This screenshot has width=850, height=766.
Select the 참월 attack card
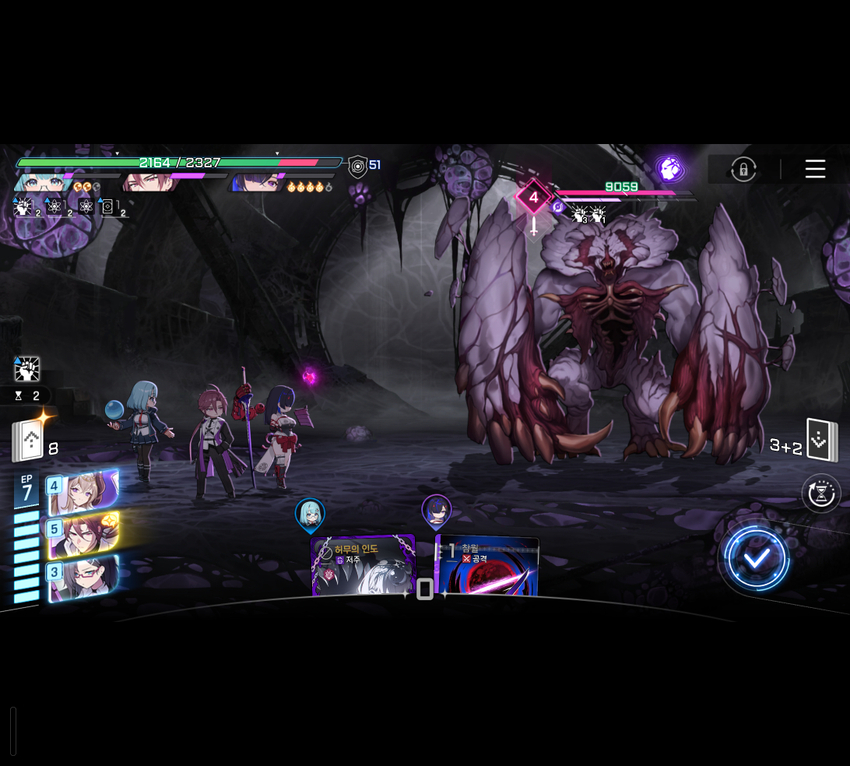tap(487, 566)
